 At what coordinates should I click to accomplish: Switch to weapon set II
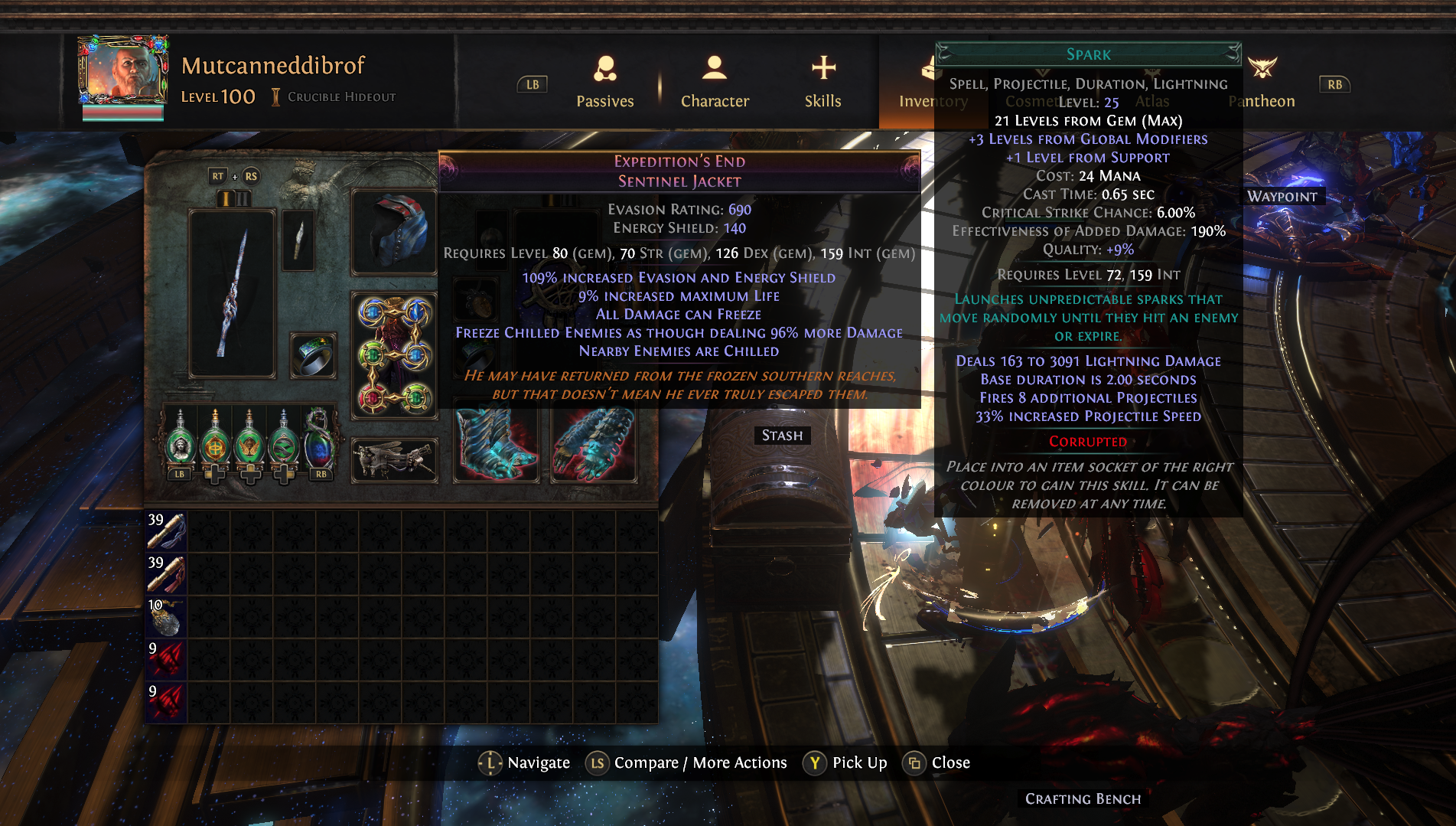coord(242,198)
